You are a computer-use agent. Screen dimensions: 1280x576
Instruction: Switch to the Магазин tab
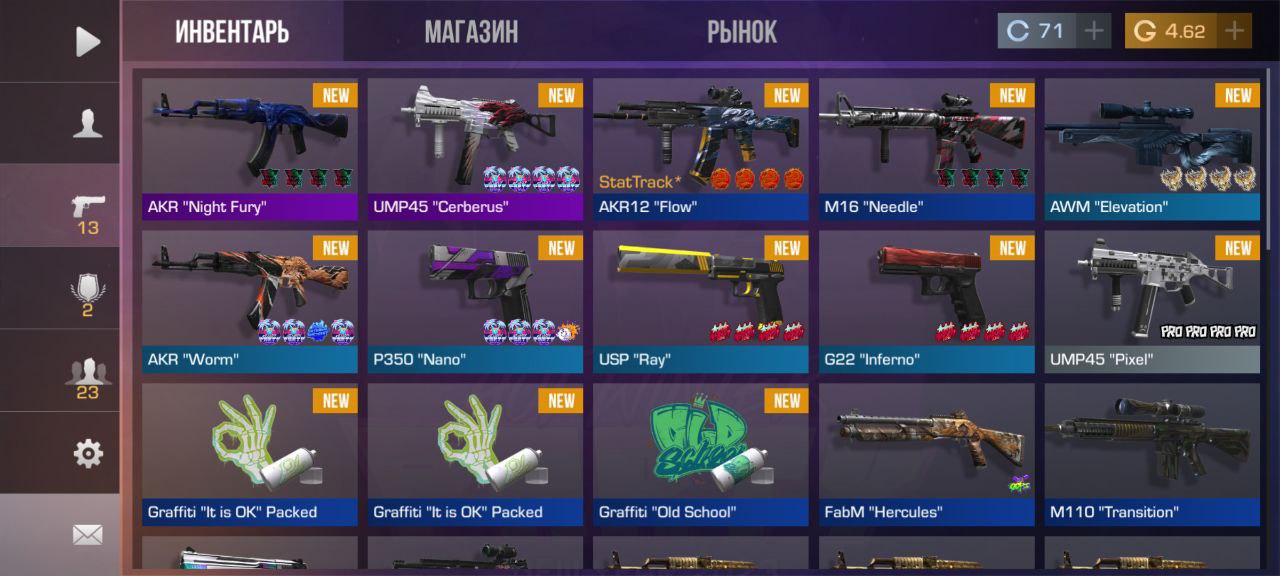click(x=471, y=32)
